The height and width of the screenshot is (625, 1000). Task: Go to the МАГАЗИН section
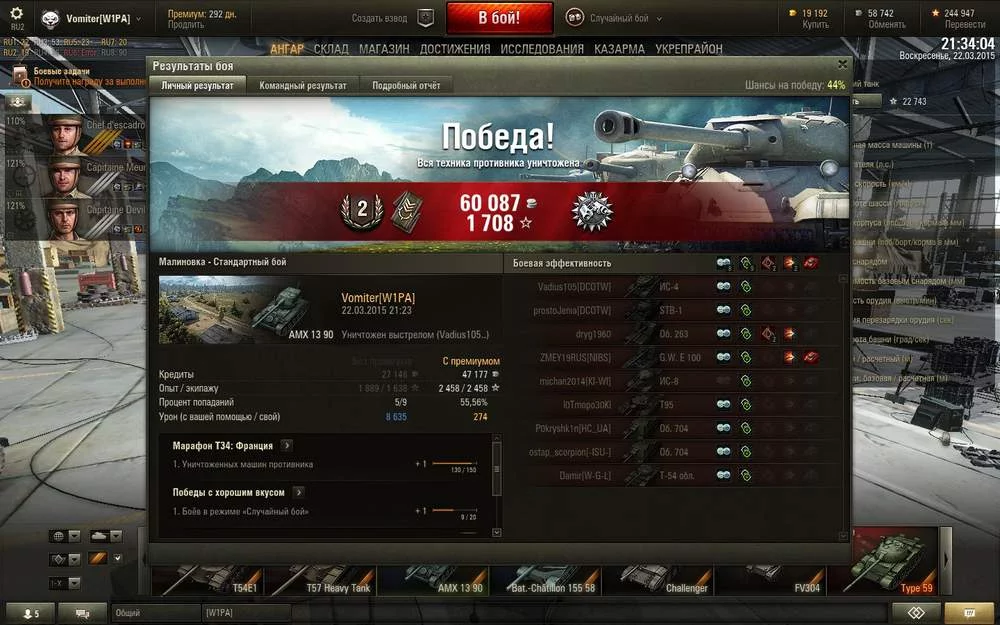pyautogui.click(x=384, y=48)
